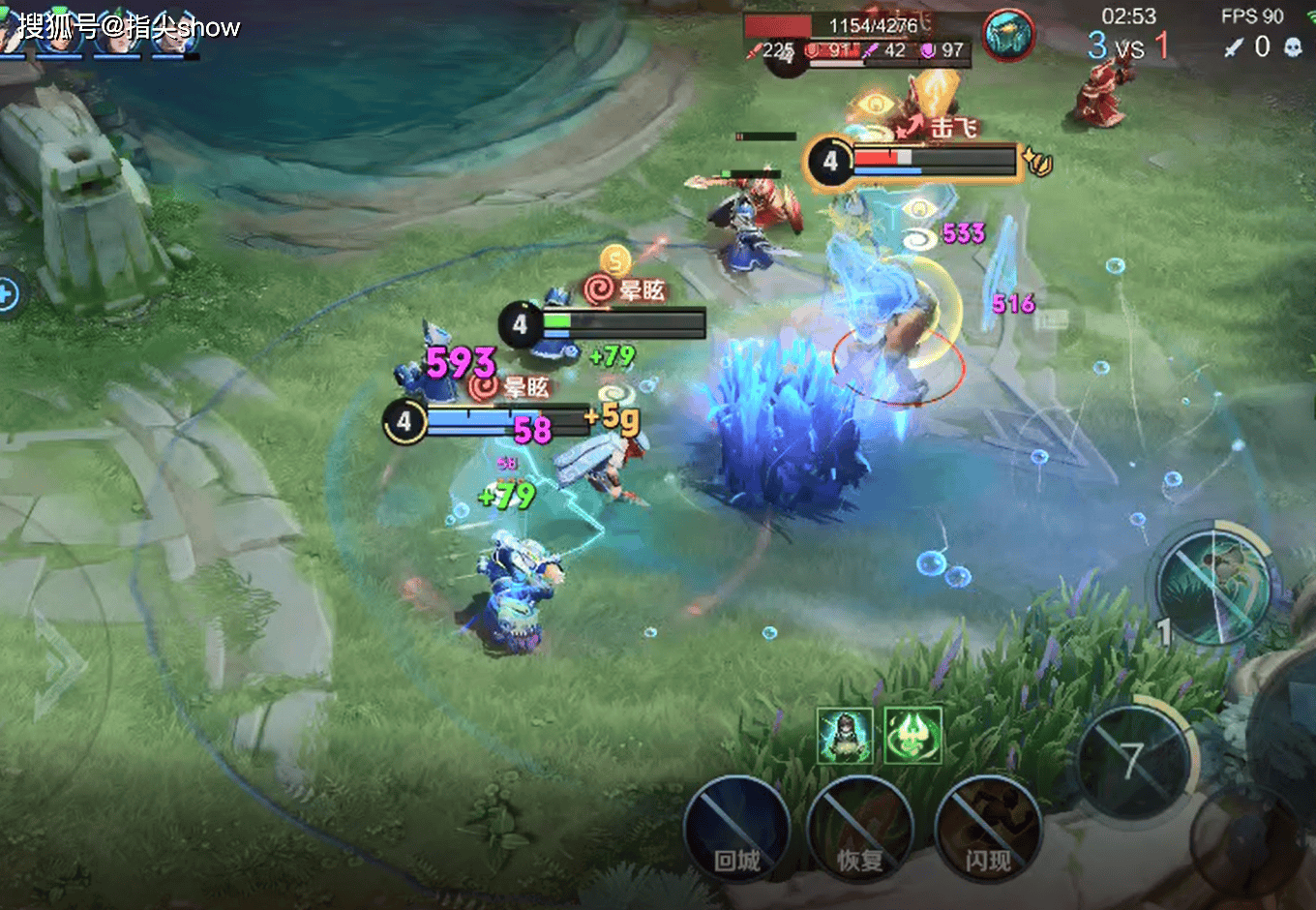Select the hooded girl item icon
Screen dimensions: 1316x910
click(845, 735)
